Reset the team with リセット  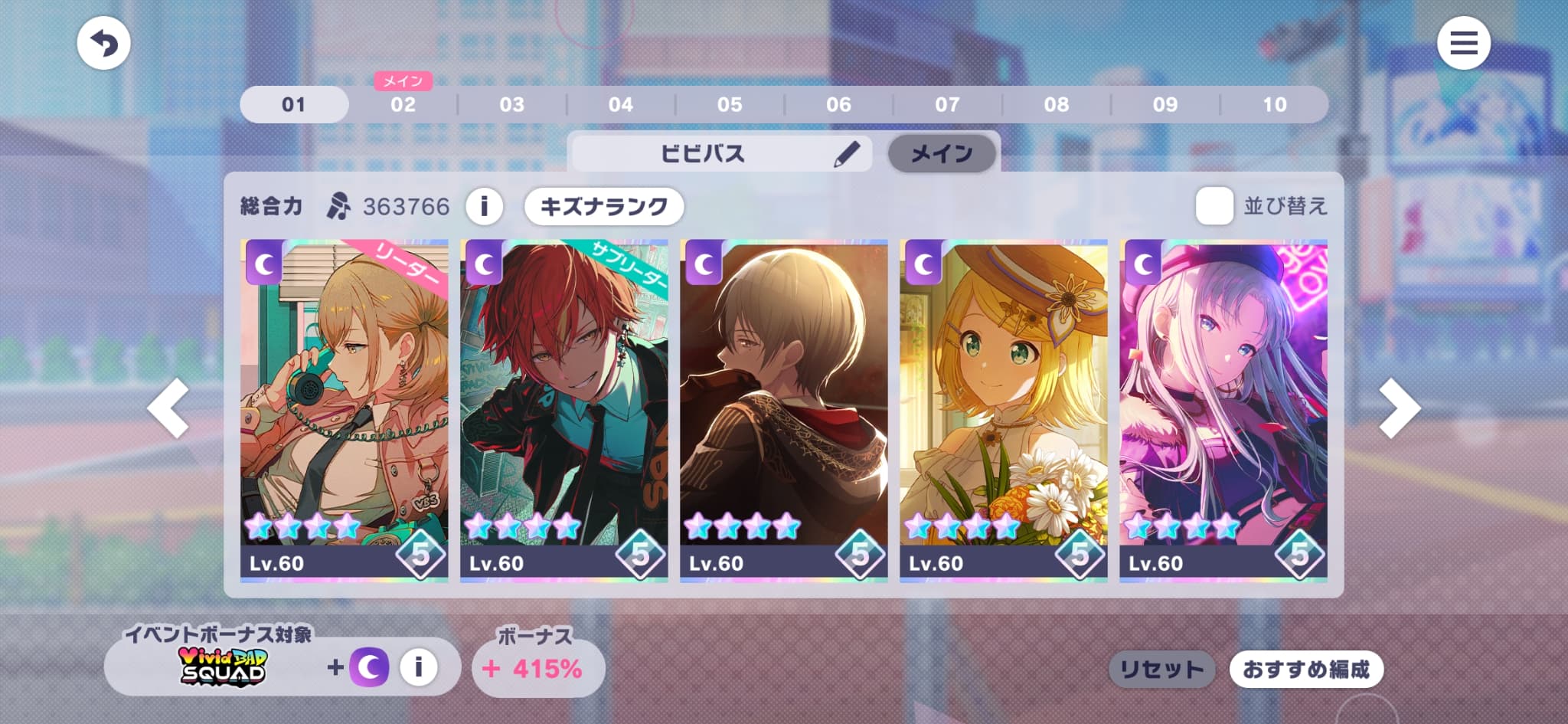point(1161,670)
